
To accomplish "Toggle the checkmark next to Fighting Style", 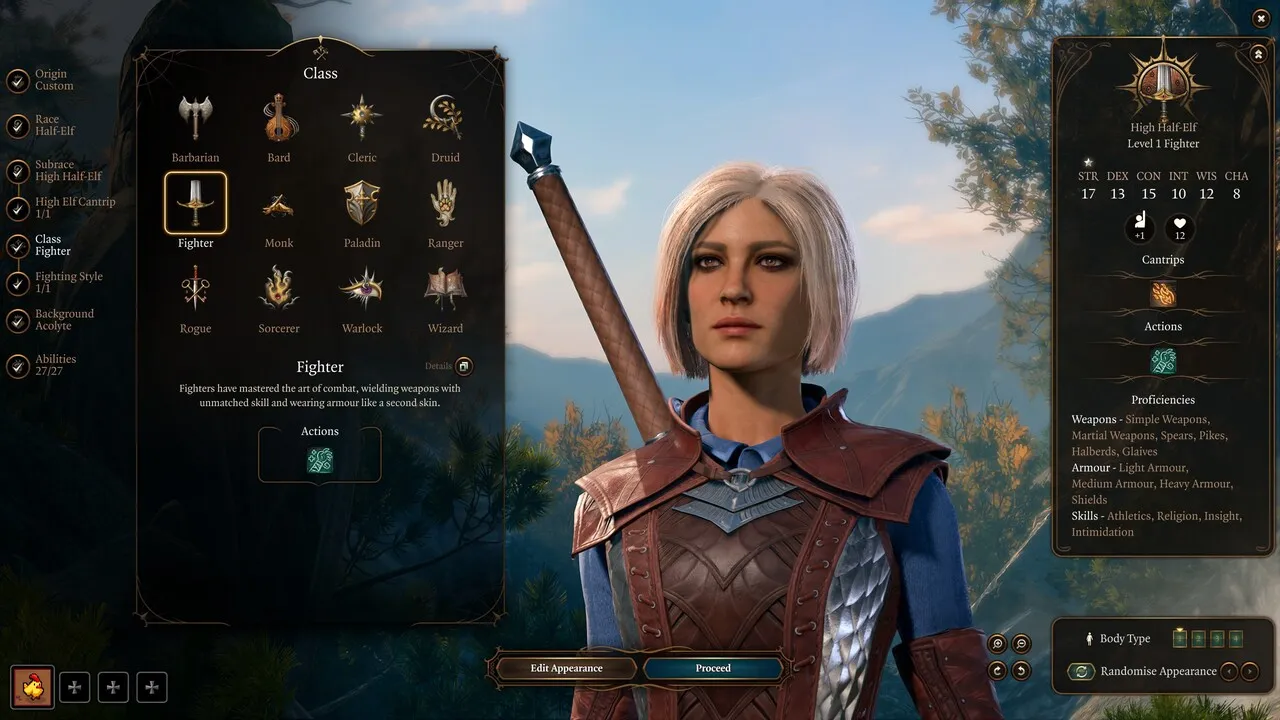I will tap(18, 283).
